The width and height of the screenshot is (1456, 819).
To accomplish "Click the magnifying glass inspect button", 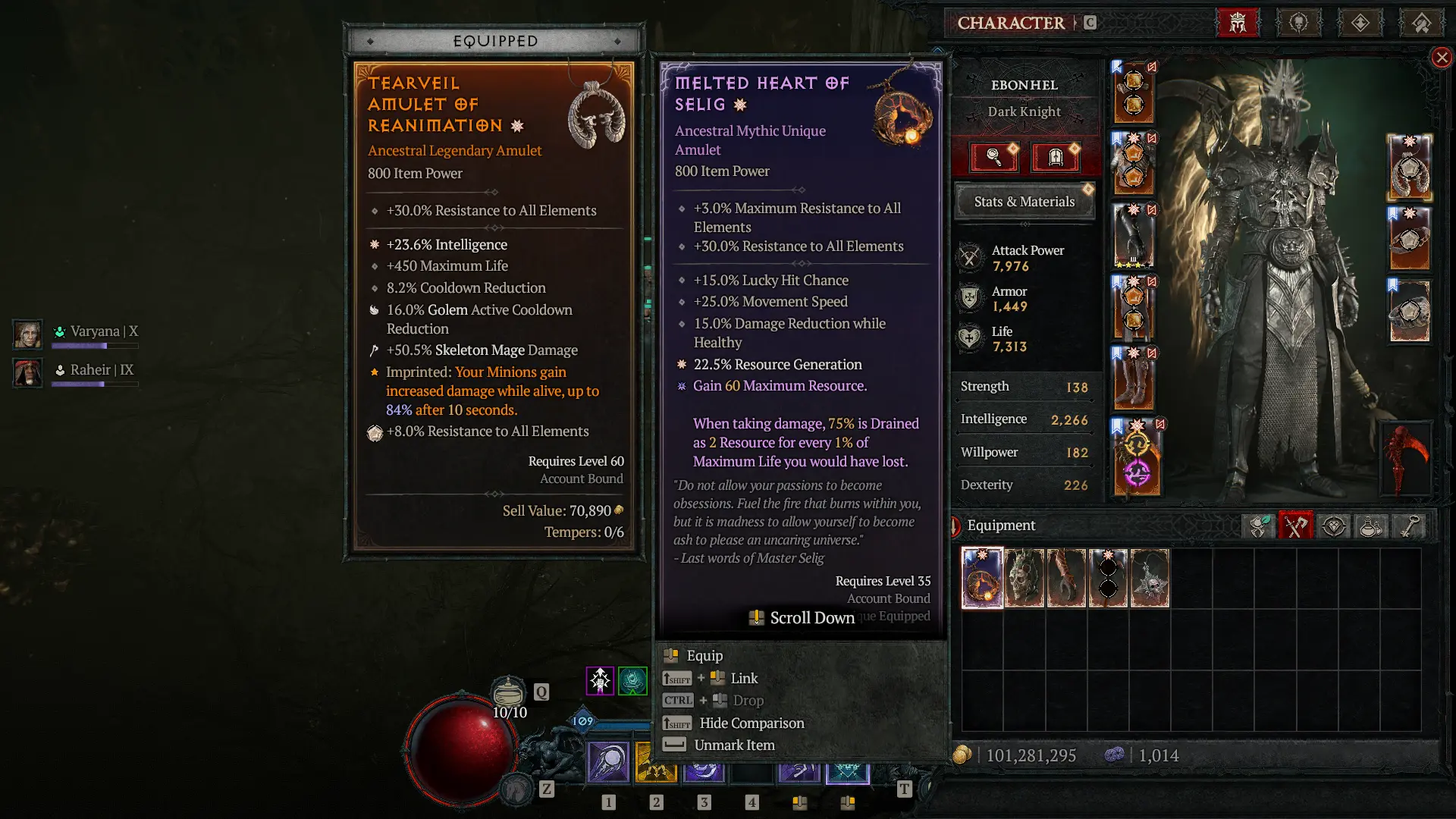I will (993, 157).
